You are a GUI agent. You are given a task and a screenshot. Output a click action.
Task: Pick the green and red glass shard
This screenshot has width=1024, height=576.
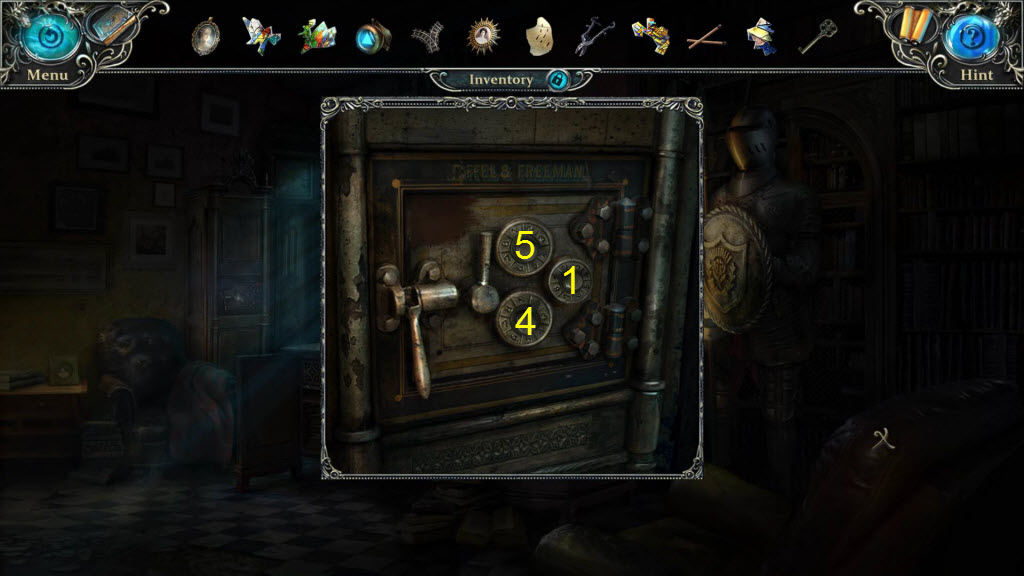pyautogui.click(x=319, y=37)
